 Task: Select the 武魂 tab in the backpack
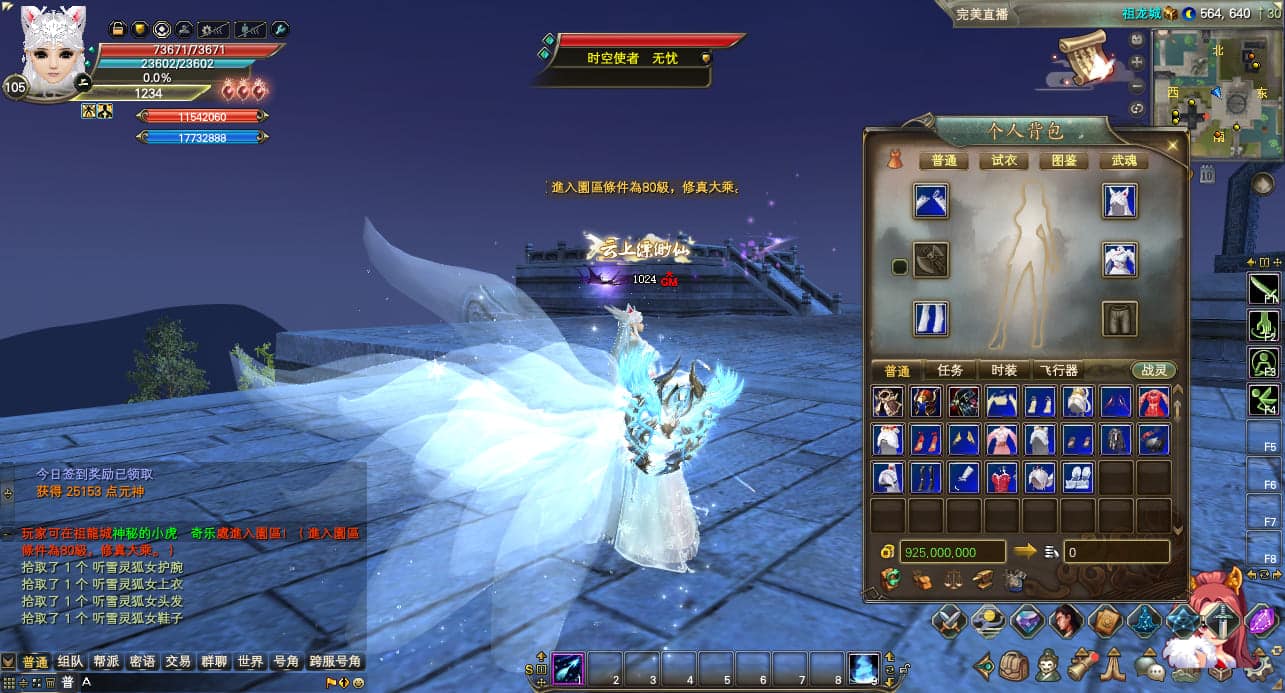1123,160
